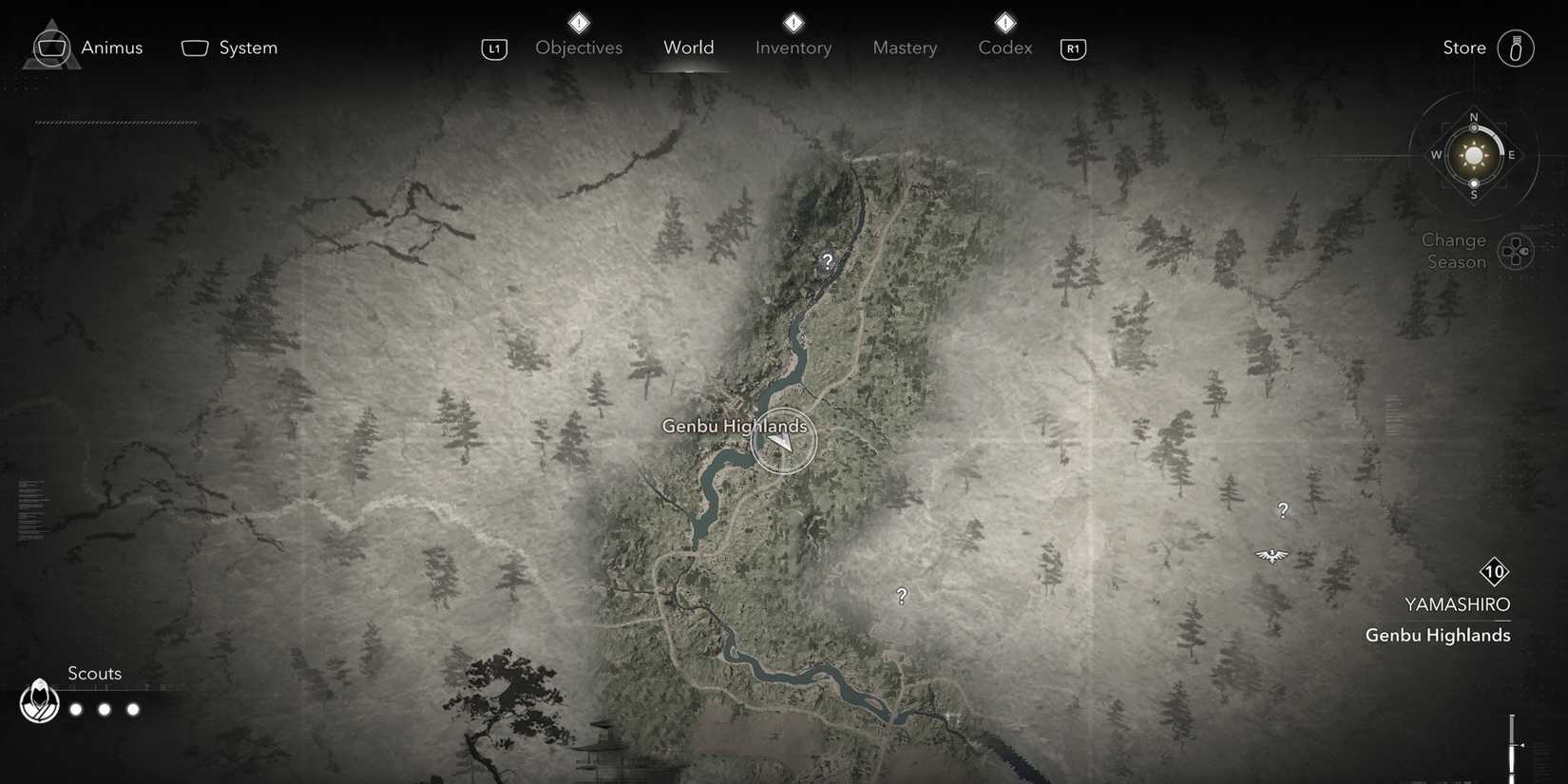Open the "?" mystery marker north of Genbu Highlands

pos(827,259)
